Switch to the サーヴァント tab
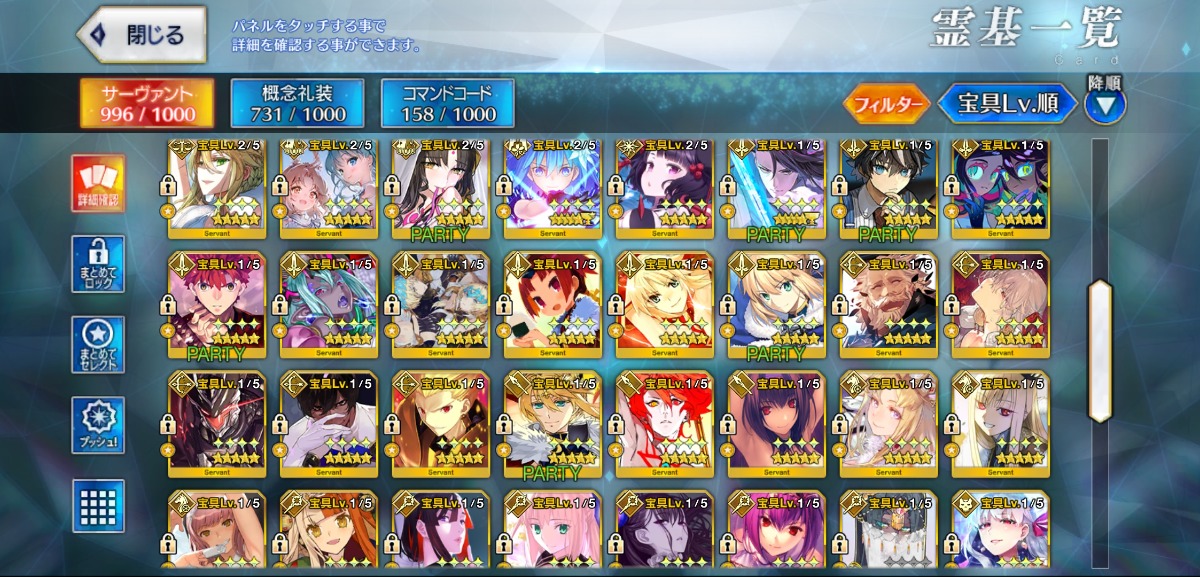1200x577 pixels. click(x=146, y=103)
